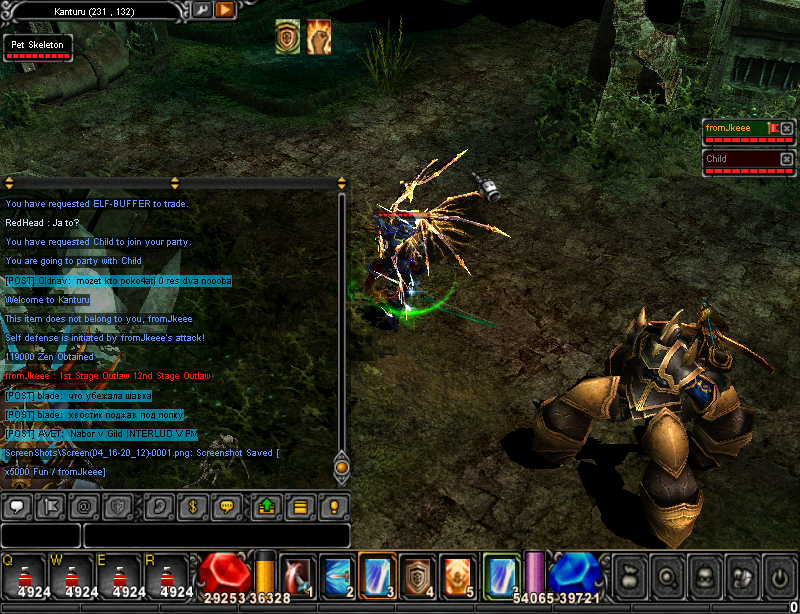Activate the curved blade skill in slot 1
The image size is (800, 614).
click(297, 575)
